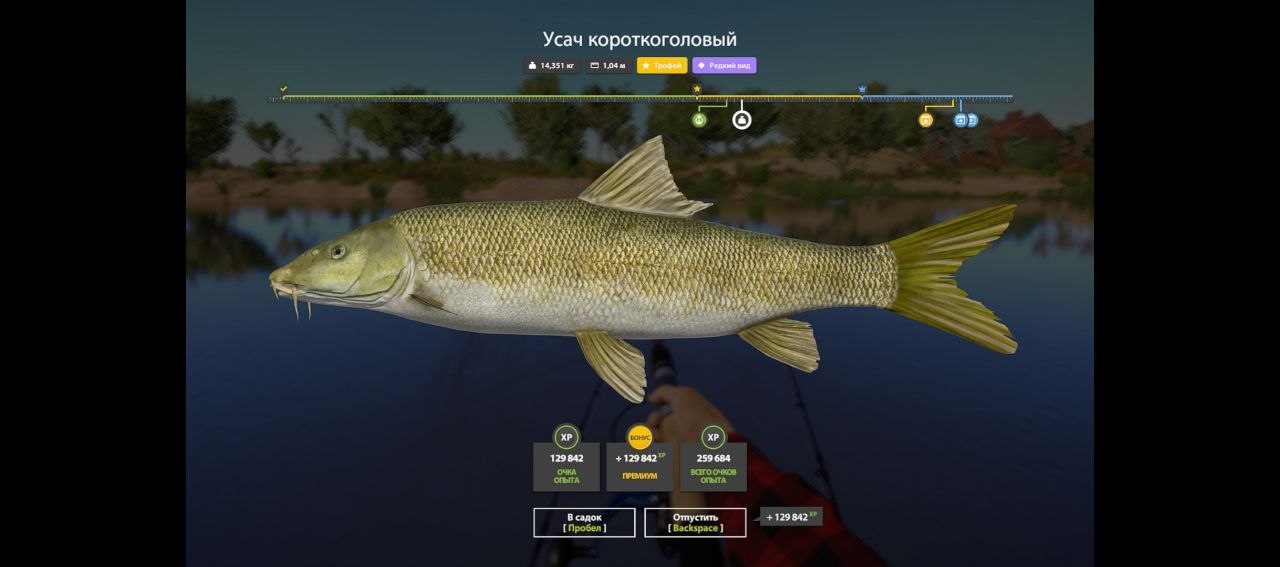Click the yellow "Трофей" badge

[x=662, y=66]
